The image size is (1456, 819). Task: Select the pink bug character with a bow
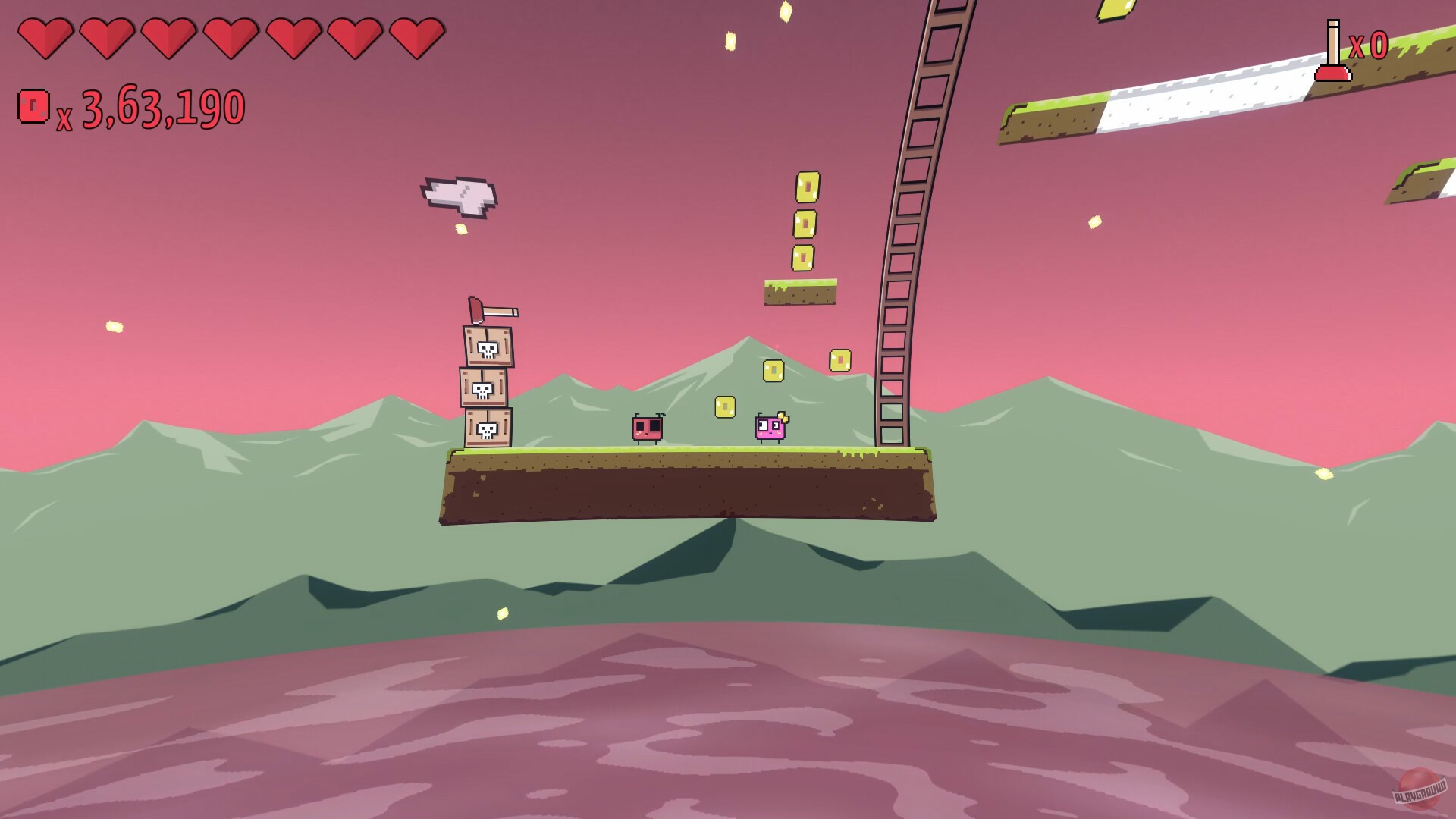[770, 428]
